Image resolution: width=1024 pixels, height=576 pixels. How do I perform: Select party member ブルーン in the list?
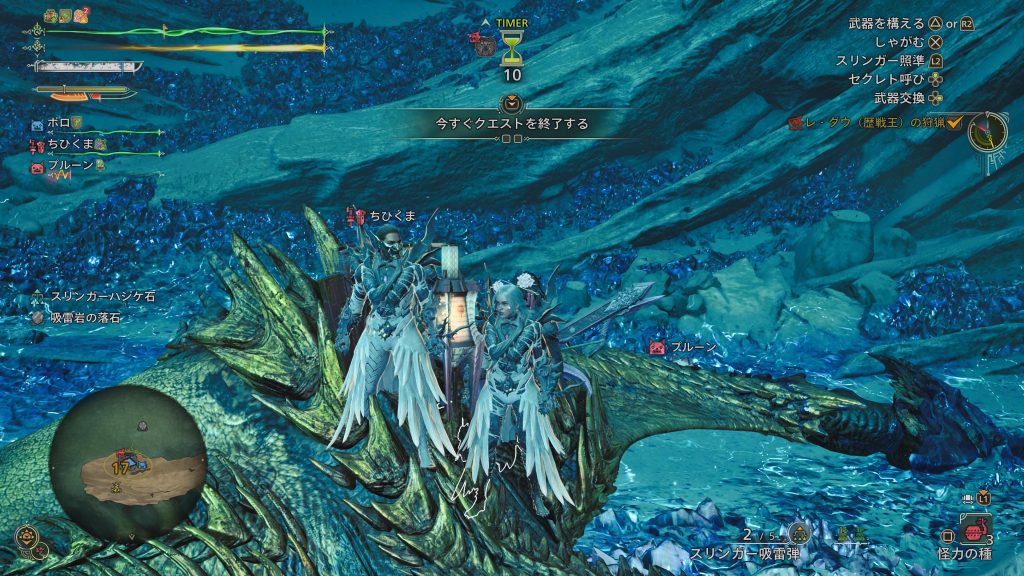tap(70, 165)
